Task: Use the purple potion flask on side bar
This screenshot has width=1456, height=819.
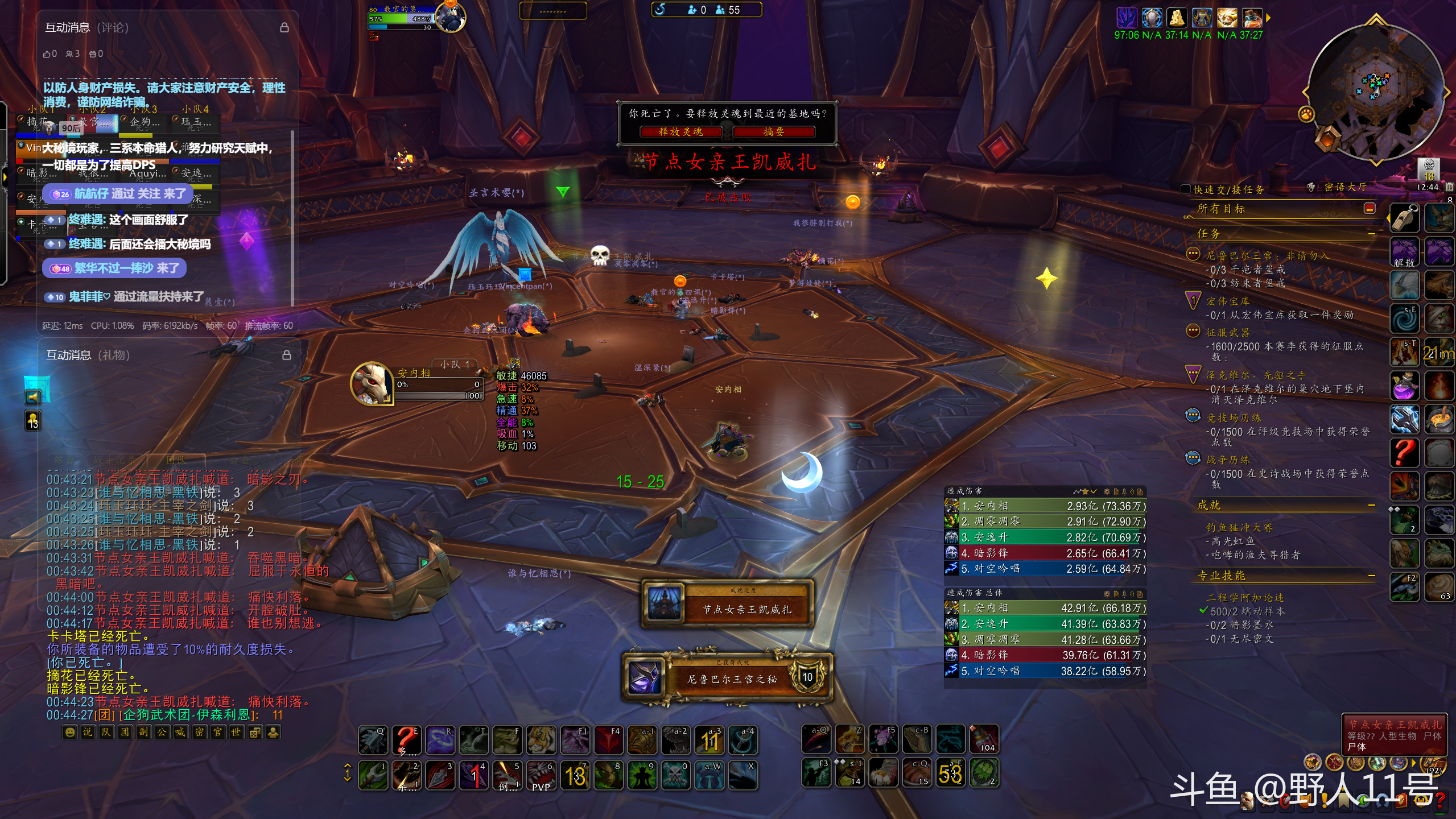Action: click(x=1404, y=386)
